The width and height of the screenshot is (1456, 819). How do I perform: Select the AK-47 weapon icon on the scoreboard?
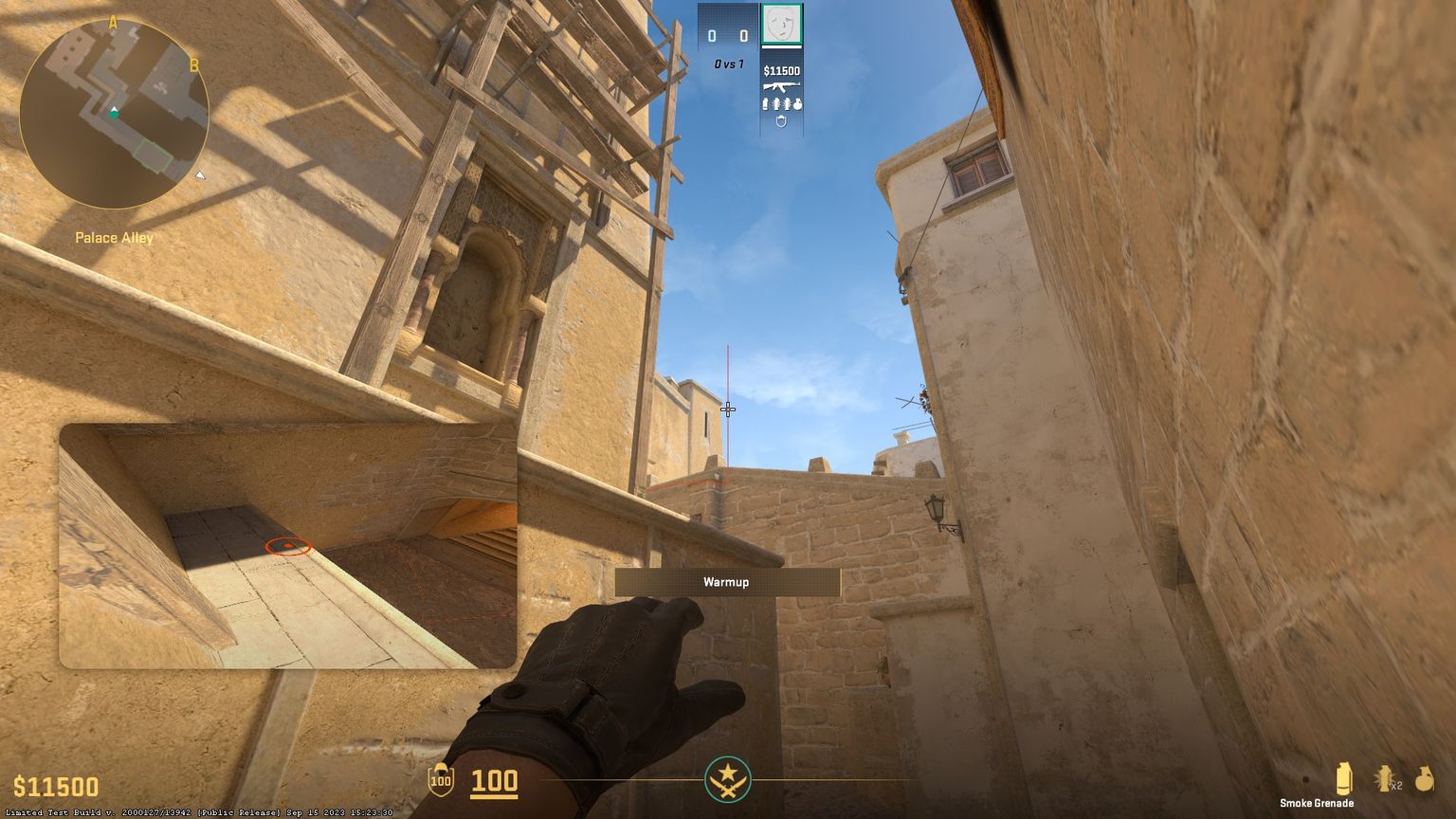tap(782, 87)
